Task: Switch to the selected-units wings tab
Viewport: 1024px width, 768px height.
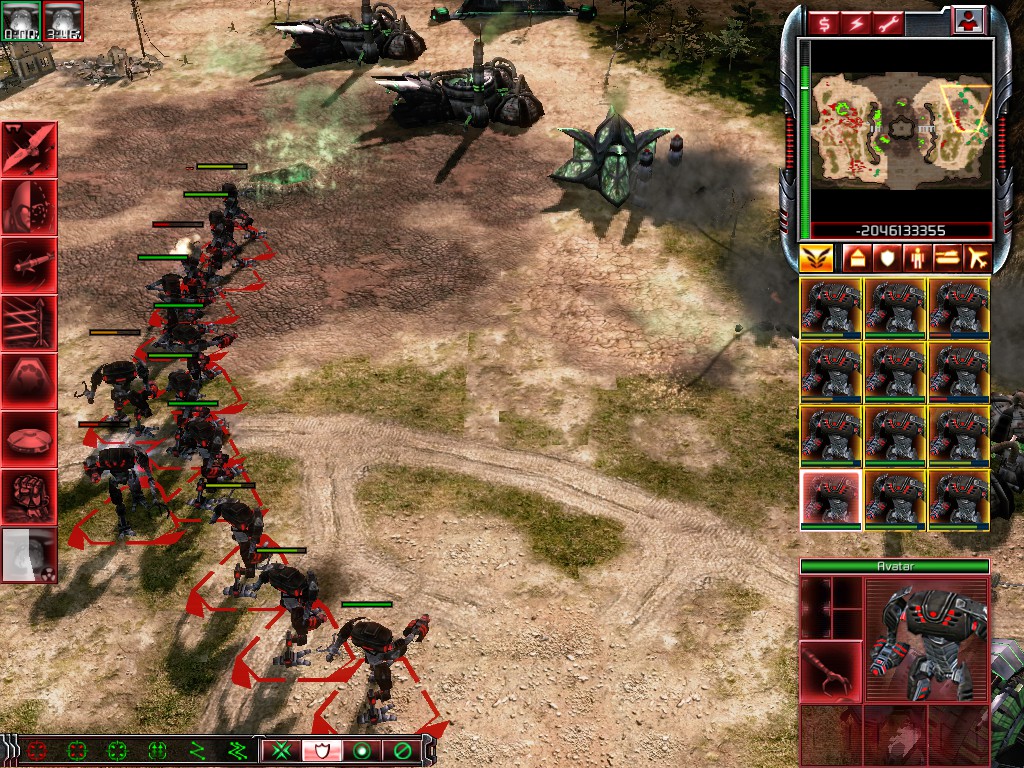Action: tap(816, 258)
